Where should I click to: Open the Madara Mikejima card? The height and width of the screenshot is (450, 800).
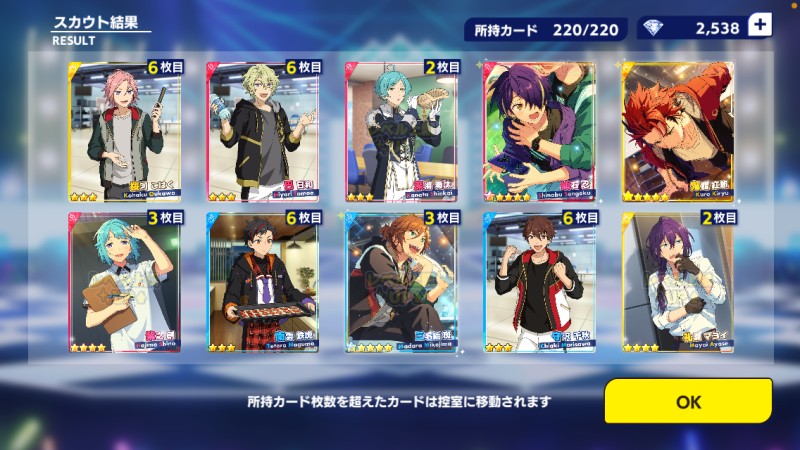[x=402, y=281]
